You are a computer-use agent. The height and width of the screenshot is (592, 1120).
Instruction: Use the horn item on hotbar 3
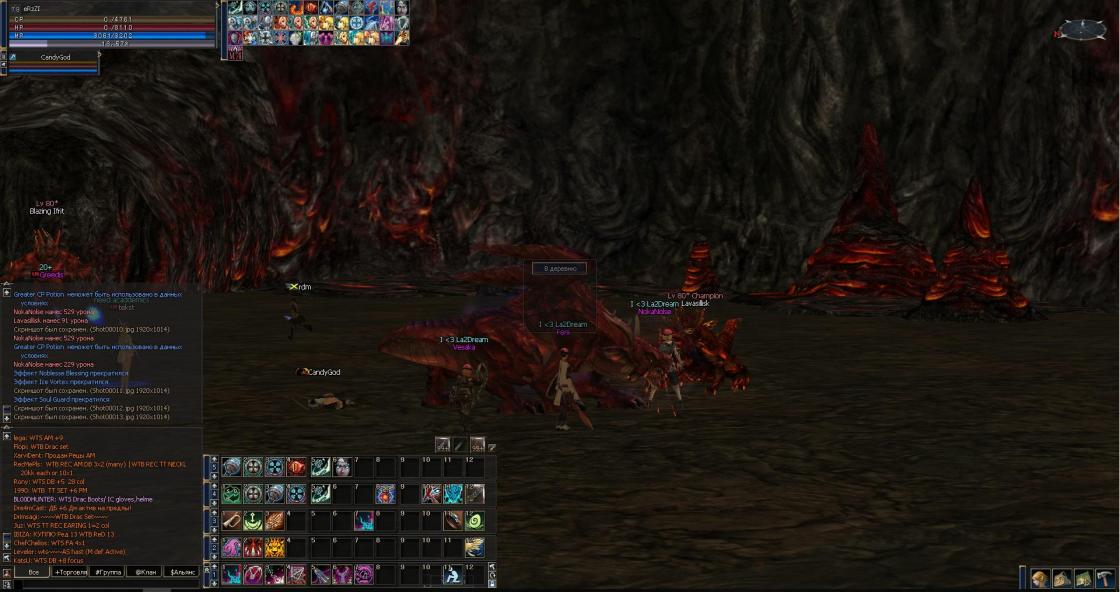[232, 521]
